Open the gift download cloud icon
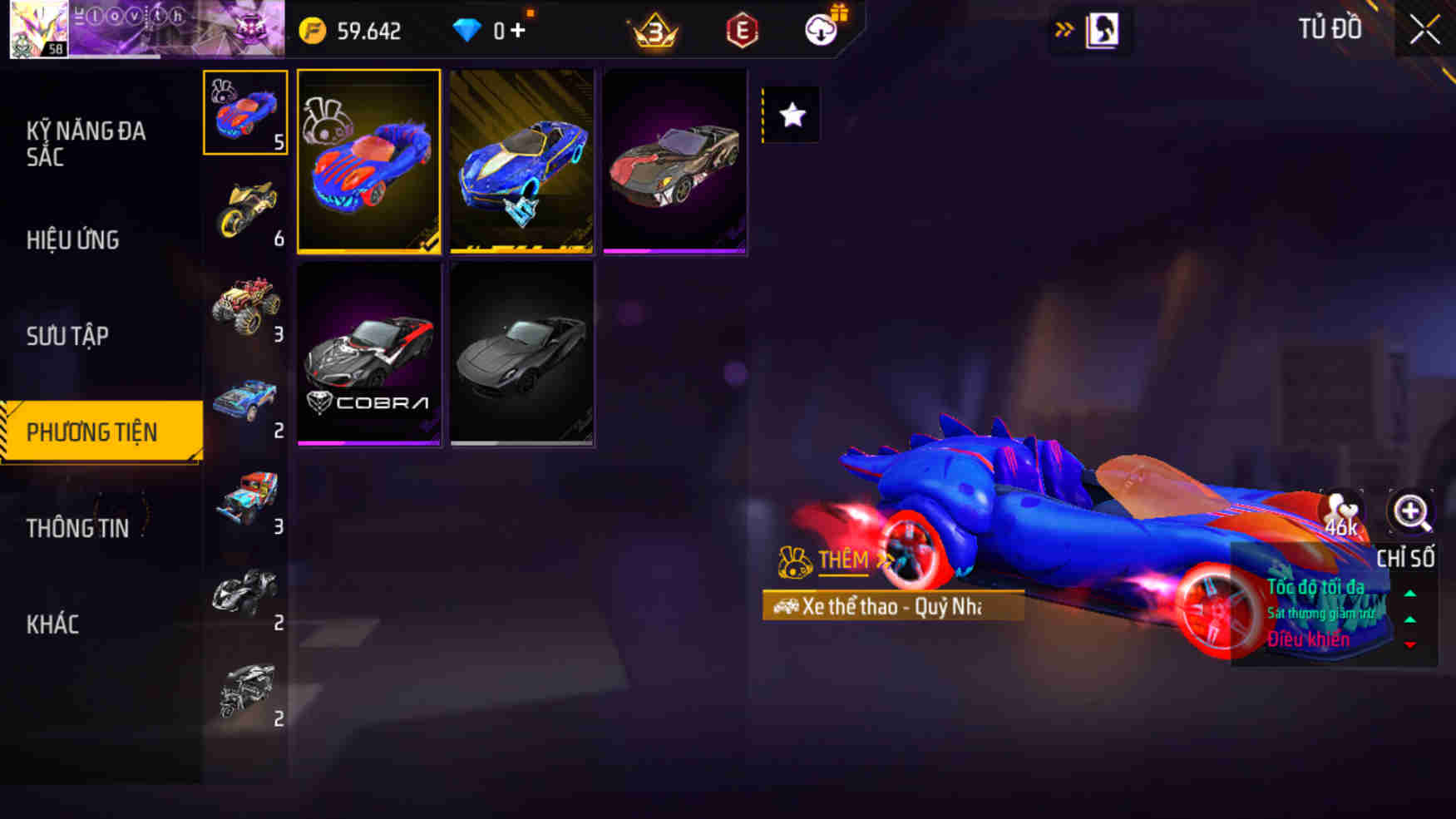This screenshot has height=819, width=1456. (819, 33)
